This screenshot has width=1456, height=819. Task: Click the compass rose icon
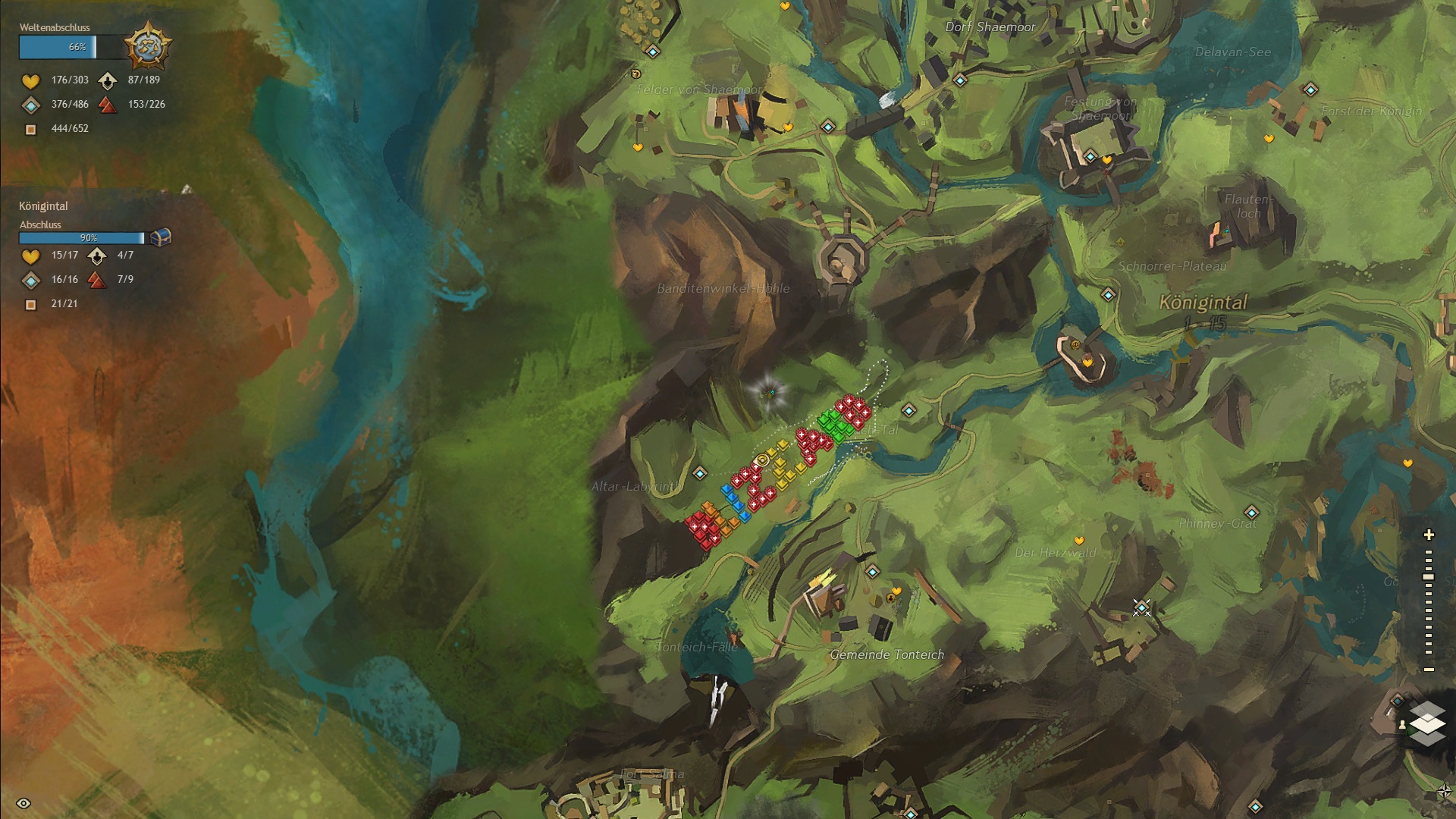pyautogui.click(x=1445, y=792)
